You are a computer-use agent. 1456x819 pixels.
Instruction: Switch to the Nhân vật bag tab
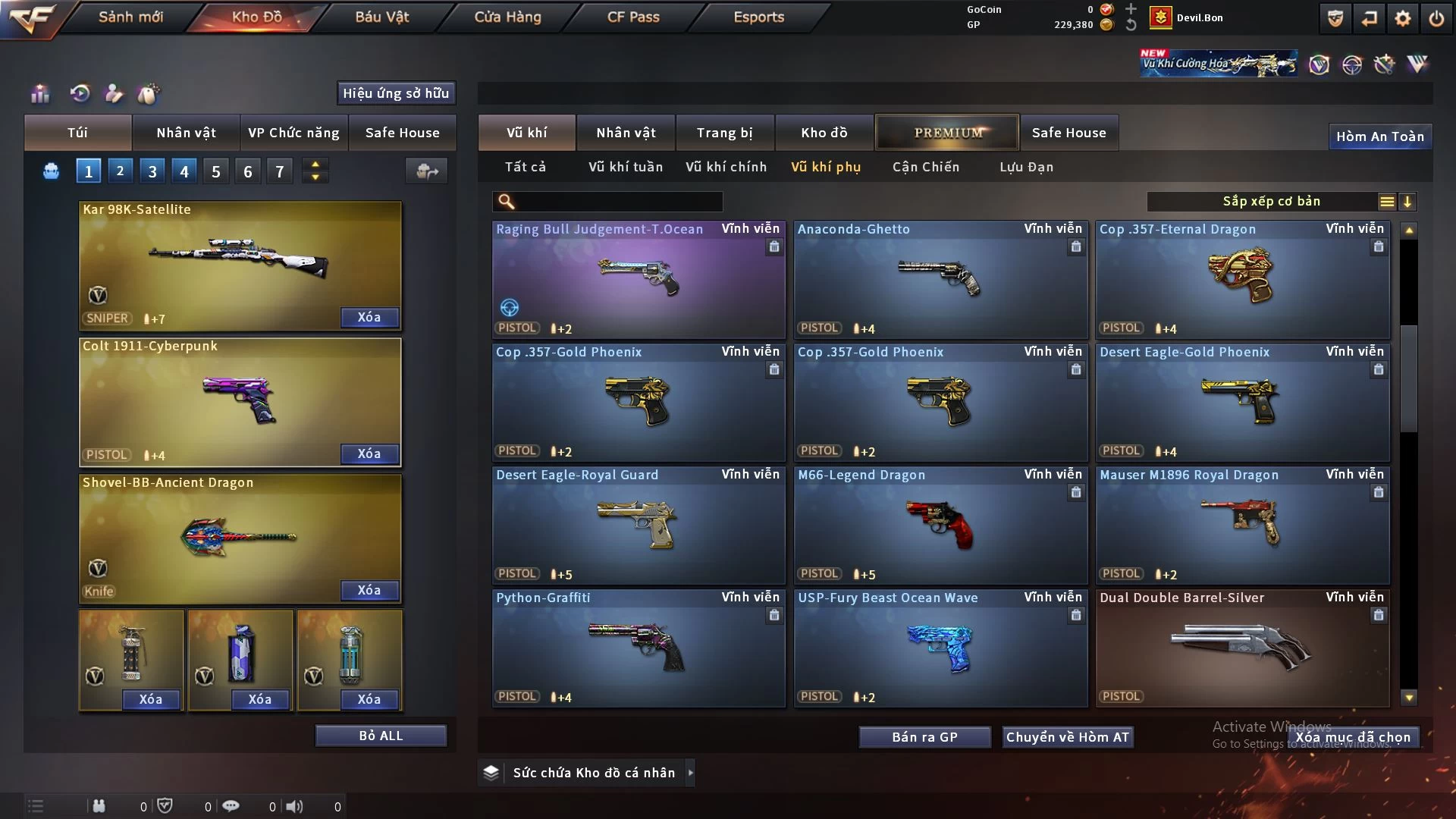pos(186,133)
